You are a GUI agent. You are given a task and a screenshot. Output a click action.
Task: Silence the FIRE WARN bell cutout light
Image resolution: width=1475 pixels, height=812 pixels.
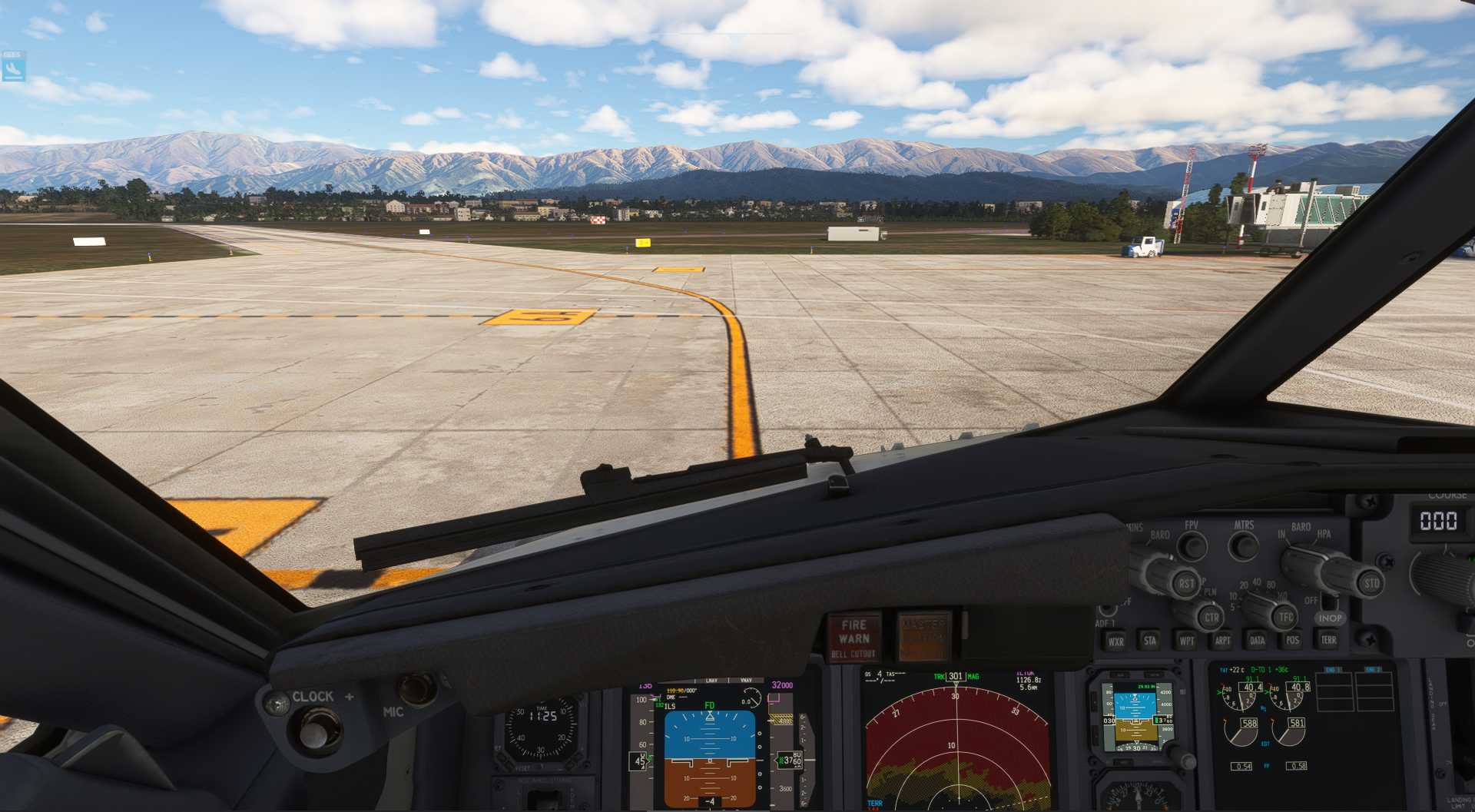854,638
